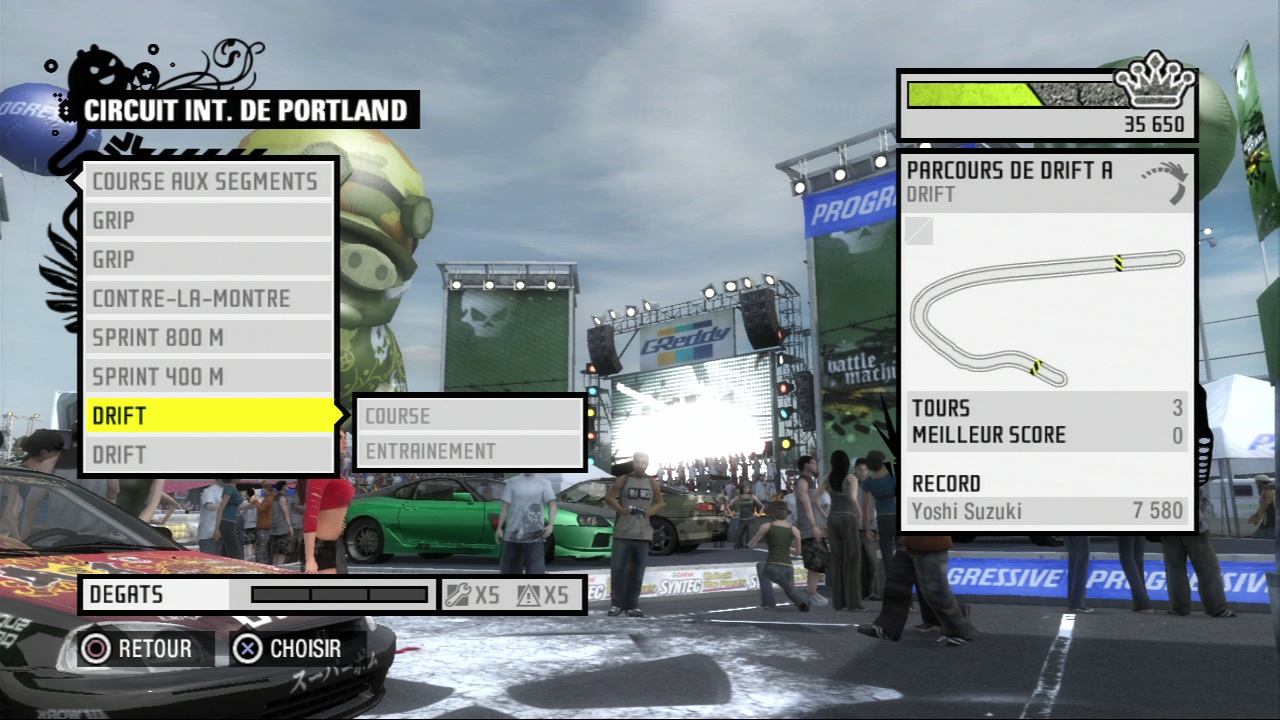Pick the Sprint 800 M event

208,337
